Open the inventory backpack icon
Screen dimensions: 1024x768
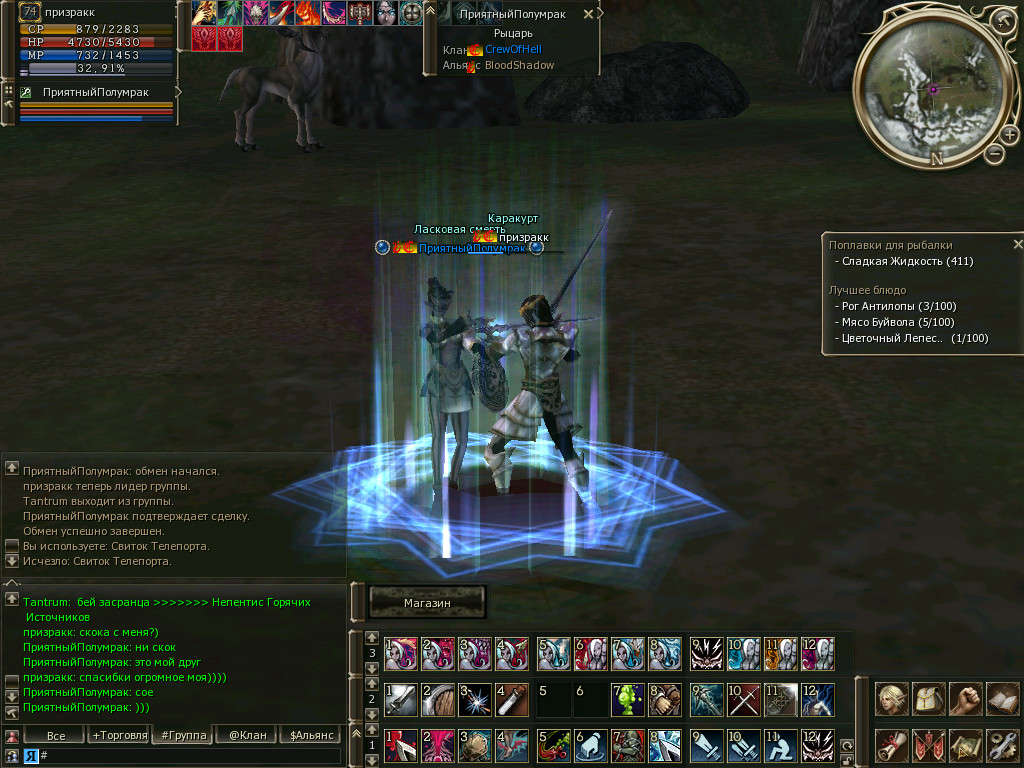(929, 698)
